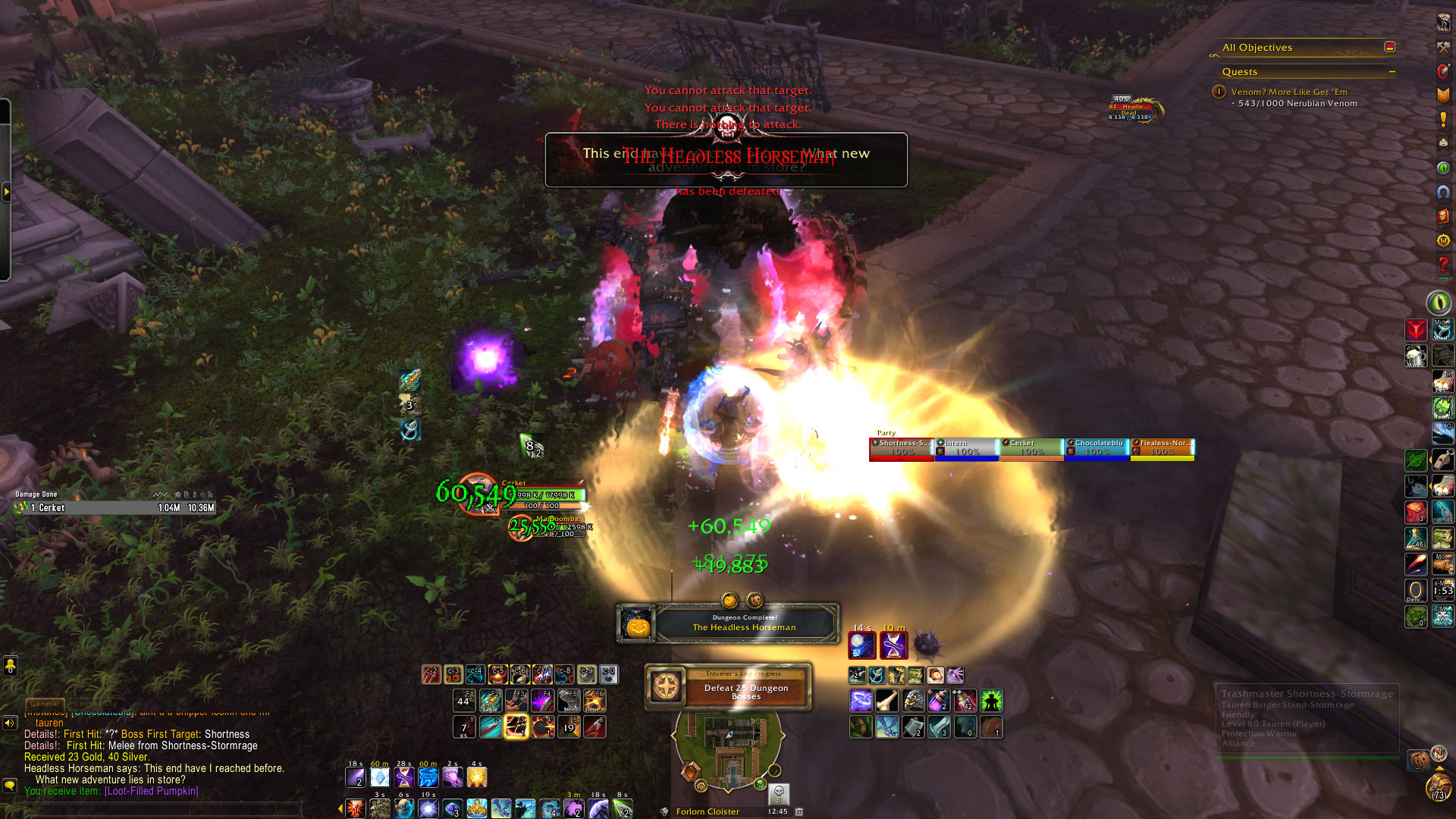Click the Loot-Filled Pumpkin chat link
The width and height of the screenshot is (1456, 819).
[x=151, y=791]
